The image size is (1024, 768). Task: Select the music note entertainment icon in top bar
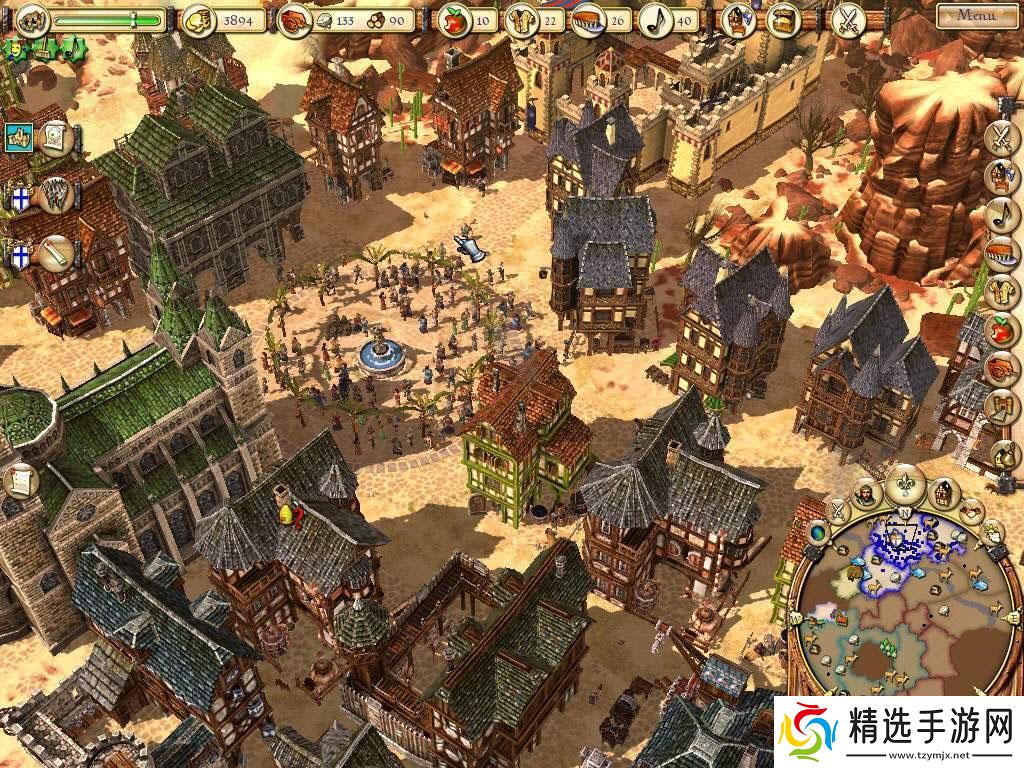(654, 18)
